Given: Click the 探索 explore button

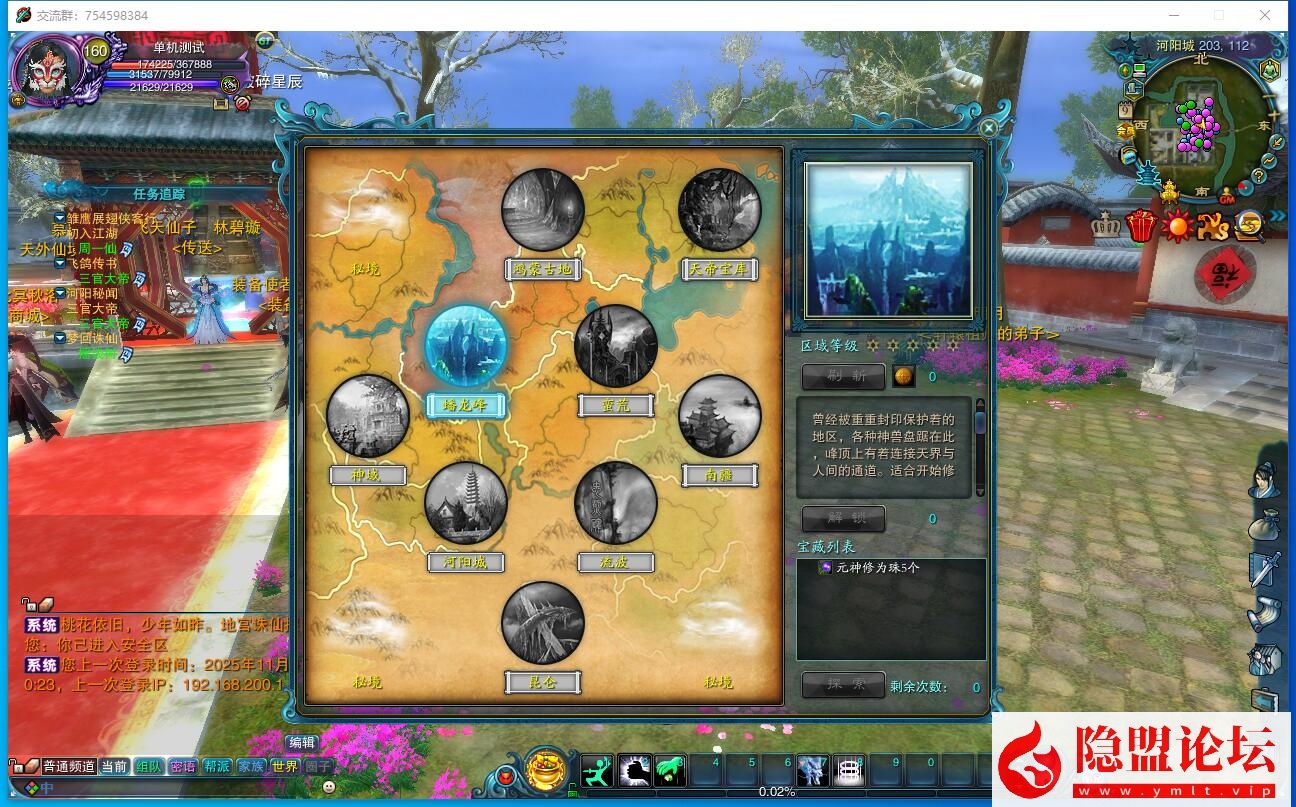Looking at the screenshot, I should click(x=843, y=685).
